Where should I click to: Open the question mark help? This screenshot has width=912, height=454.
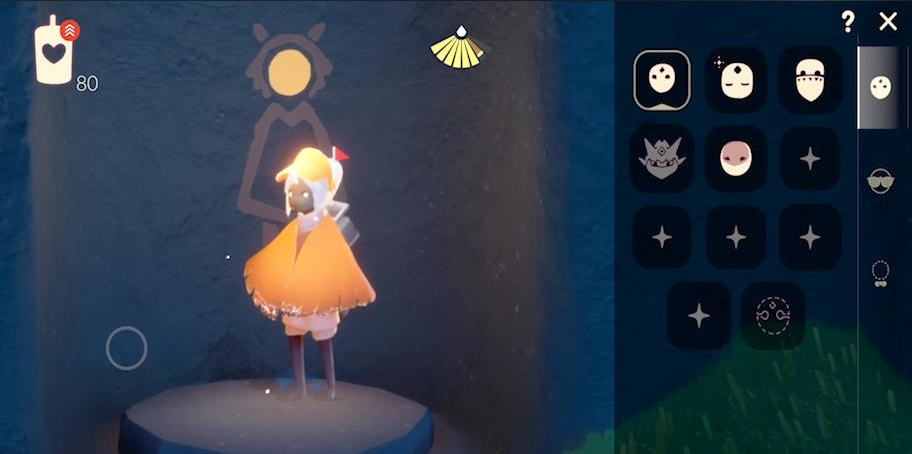tap(848, 22)
